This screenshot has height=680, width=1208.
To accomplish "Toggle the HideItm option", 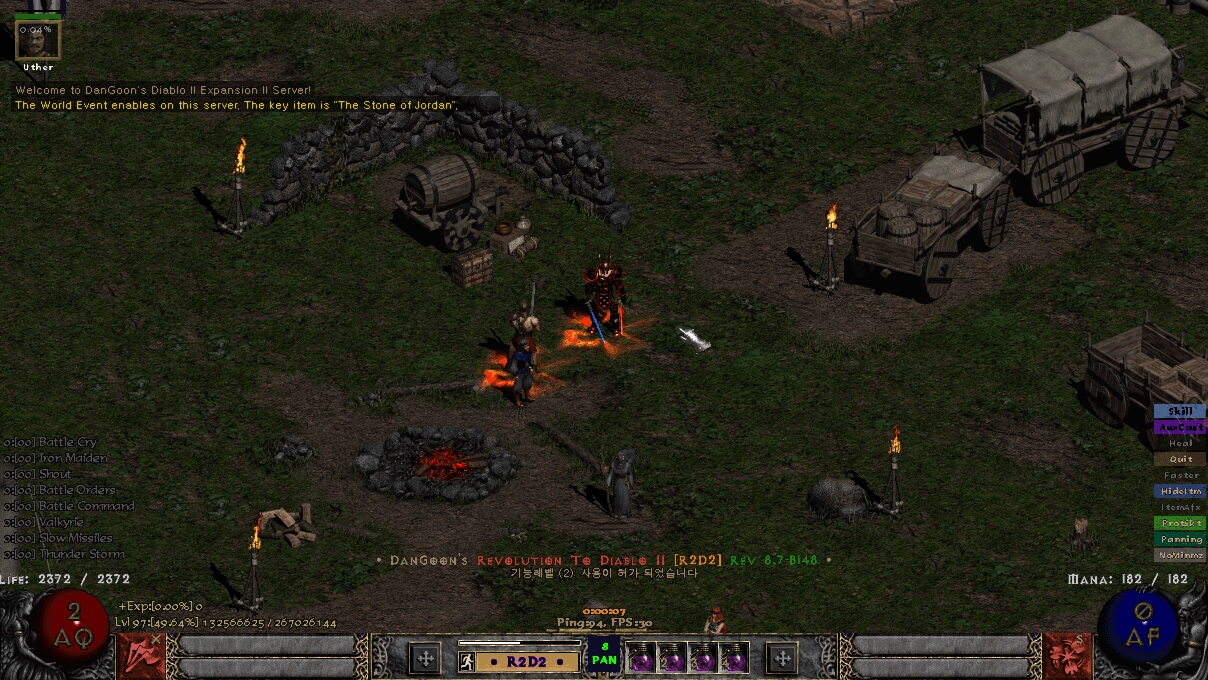I will [1180, 491].
